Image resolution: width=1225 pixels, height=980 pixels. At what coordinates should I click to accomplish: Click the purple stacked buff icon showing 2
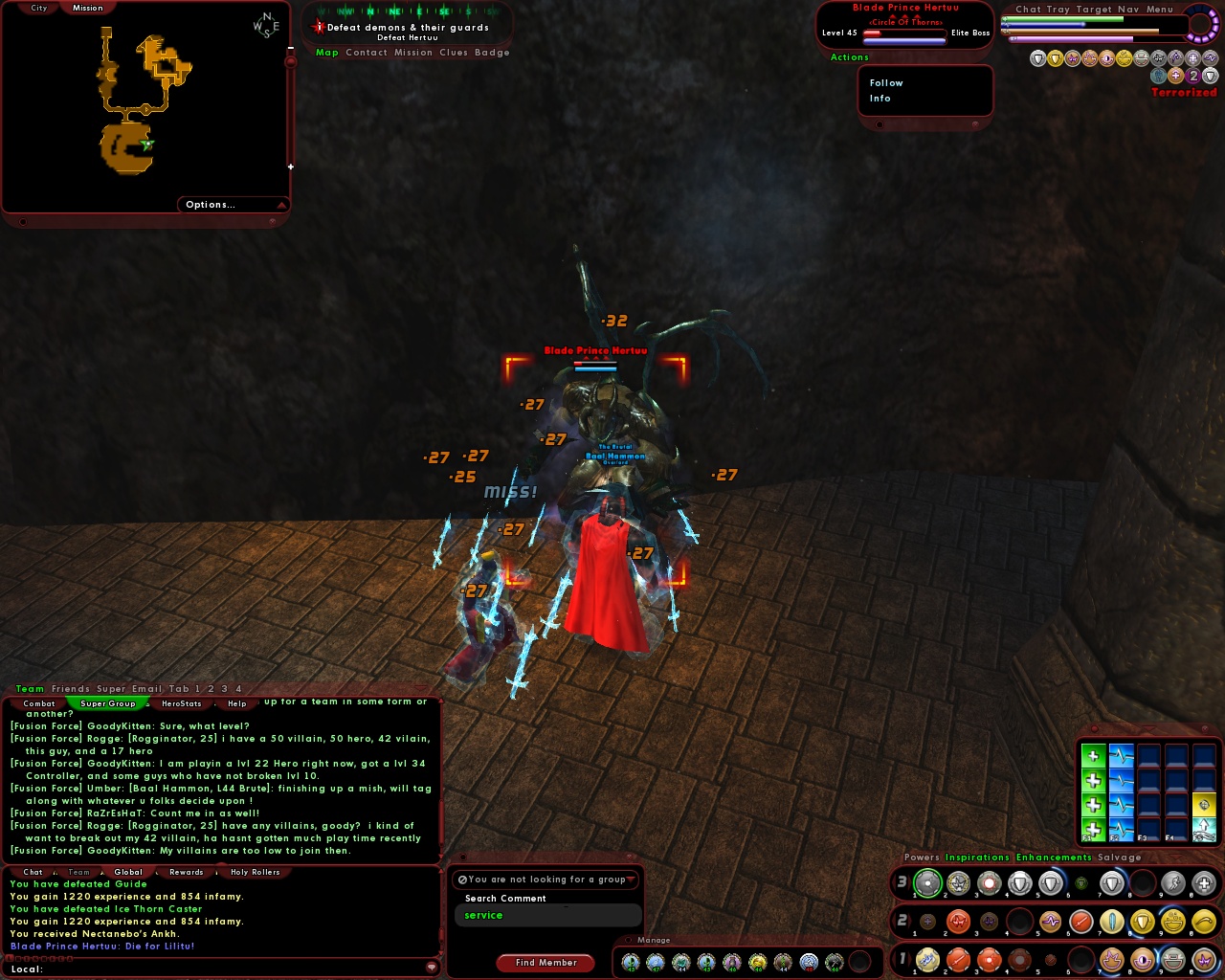point(1192,76)
